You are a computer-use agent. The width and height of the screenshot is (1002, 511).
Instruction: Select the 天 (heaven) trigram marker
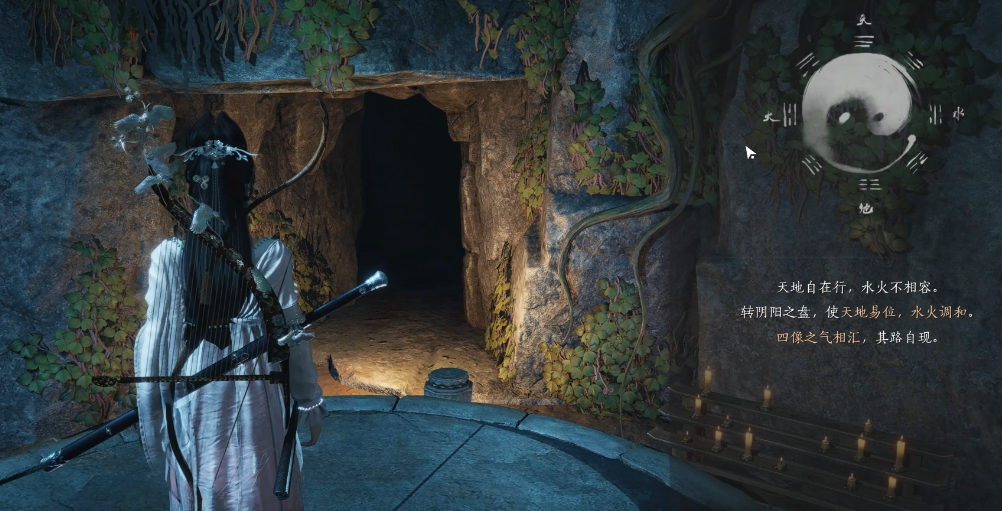863,20
